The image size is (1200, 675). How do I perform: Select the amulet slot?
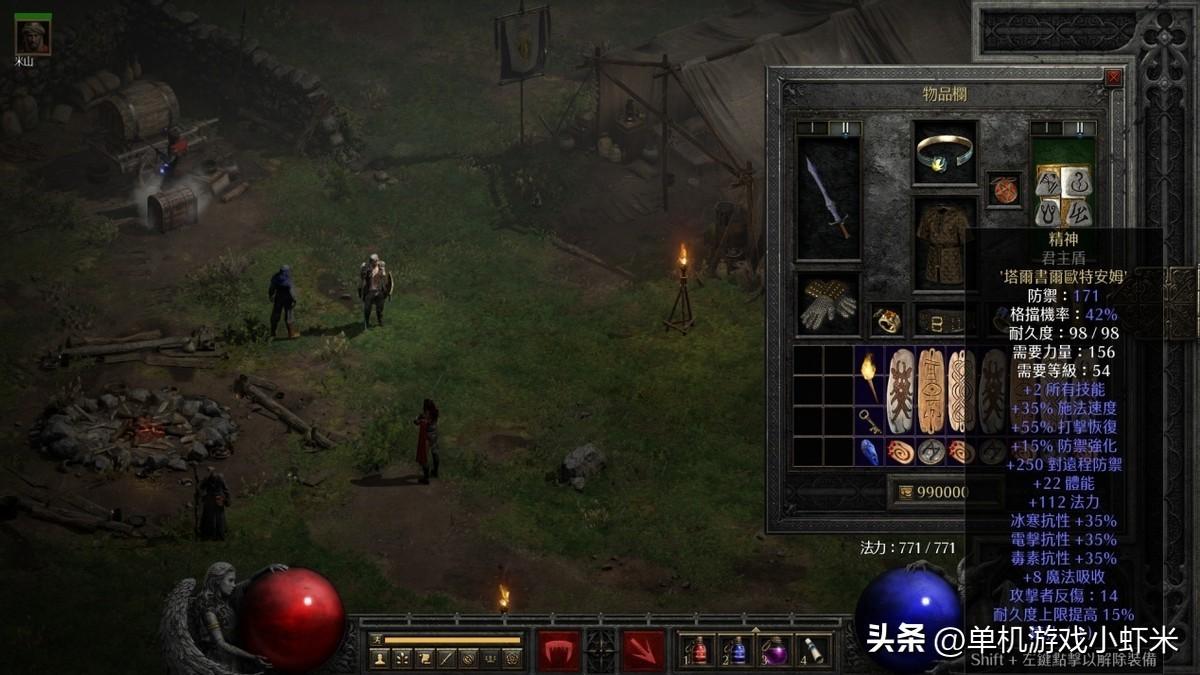(x=1003, y=189)
